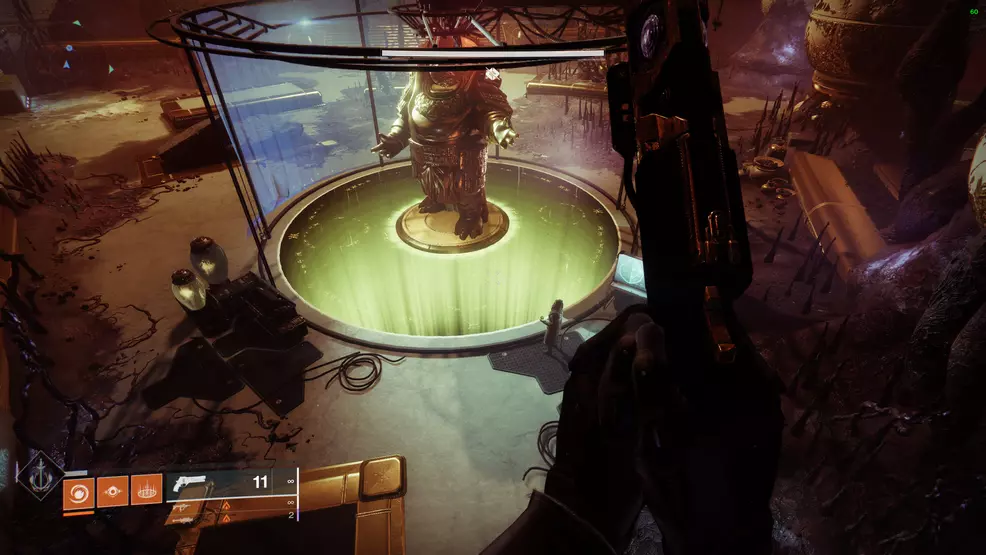This screenshot has height=555, width=986.
Task: Activate the class ability rift icon
Action: pos(146,490)
